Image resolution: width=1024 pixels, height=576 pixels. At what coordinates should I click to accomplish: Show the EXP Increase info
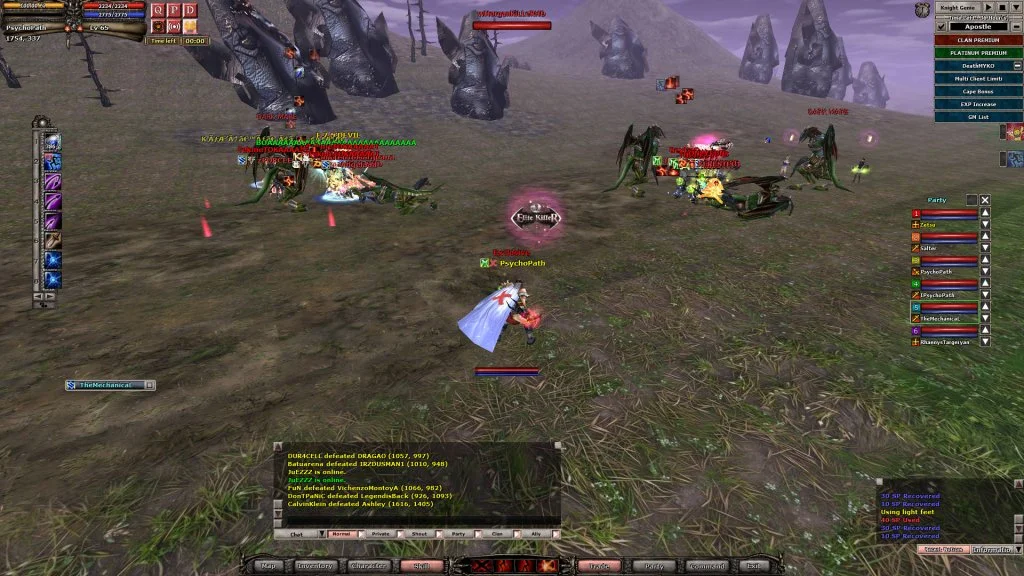tap(978, 104)
